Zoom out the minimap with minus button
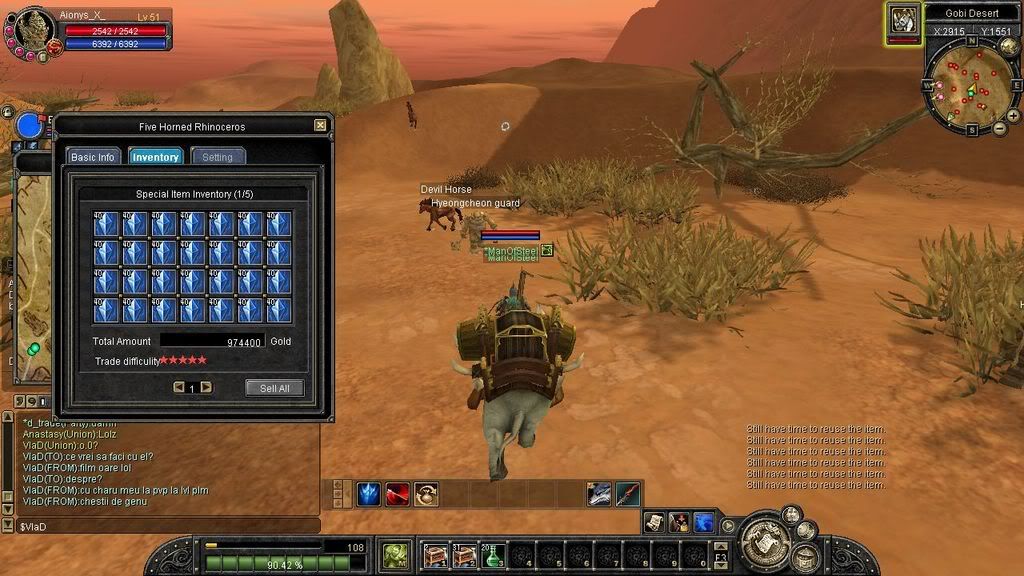The width and height of the screenshot is (1024, 576). [1000, 128]
